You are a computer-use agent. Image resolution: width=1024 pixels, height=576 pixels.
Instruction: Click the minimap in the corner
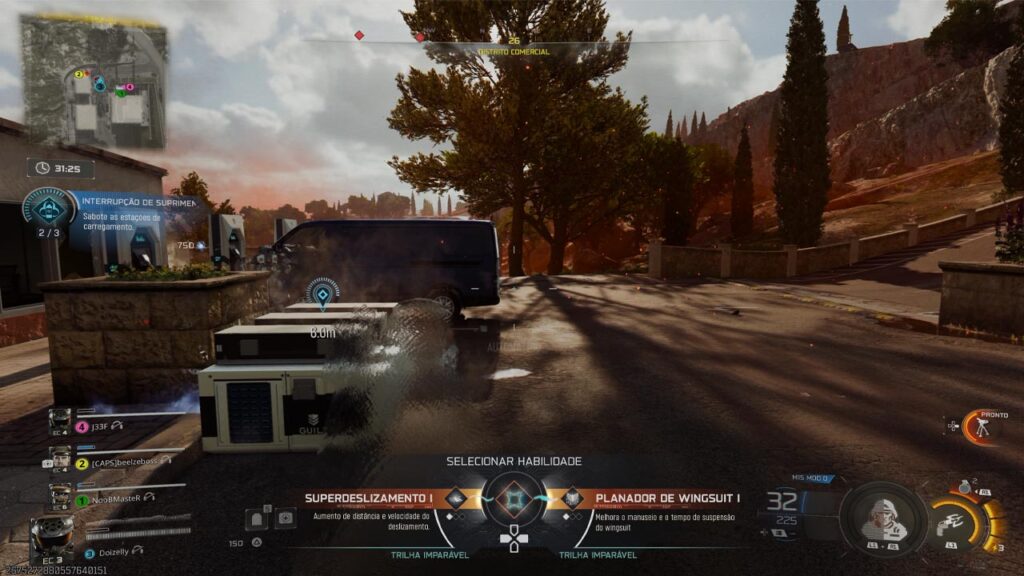pyautogui.click(x=93, y=81)
